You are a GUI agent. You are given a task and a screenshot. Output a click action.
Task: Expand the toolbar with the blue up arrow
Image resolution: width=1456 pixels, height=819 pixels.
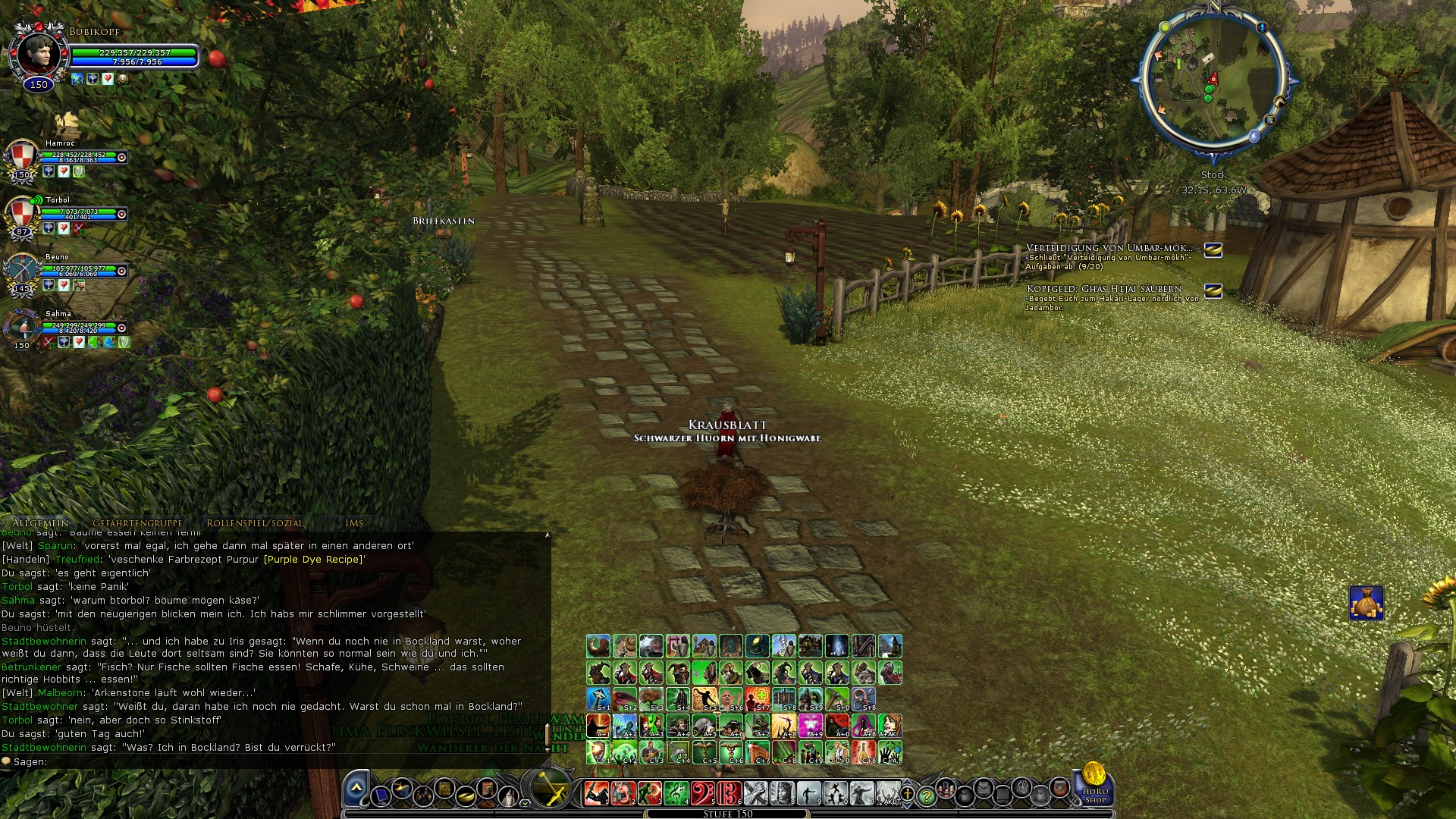356,786
